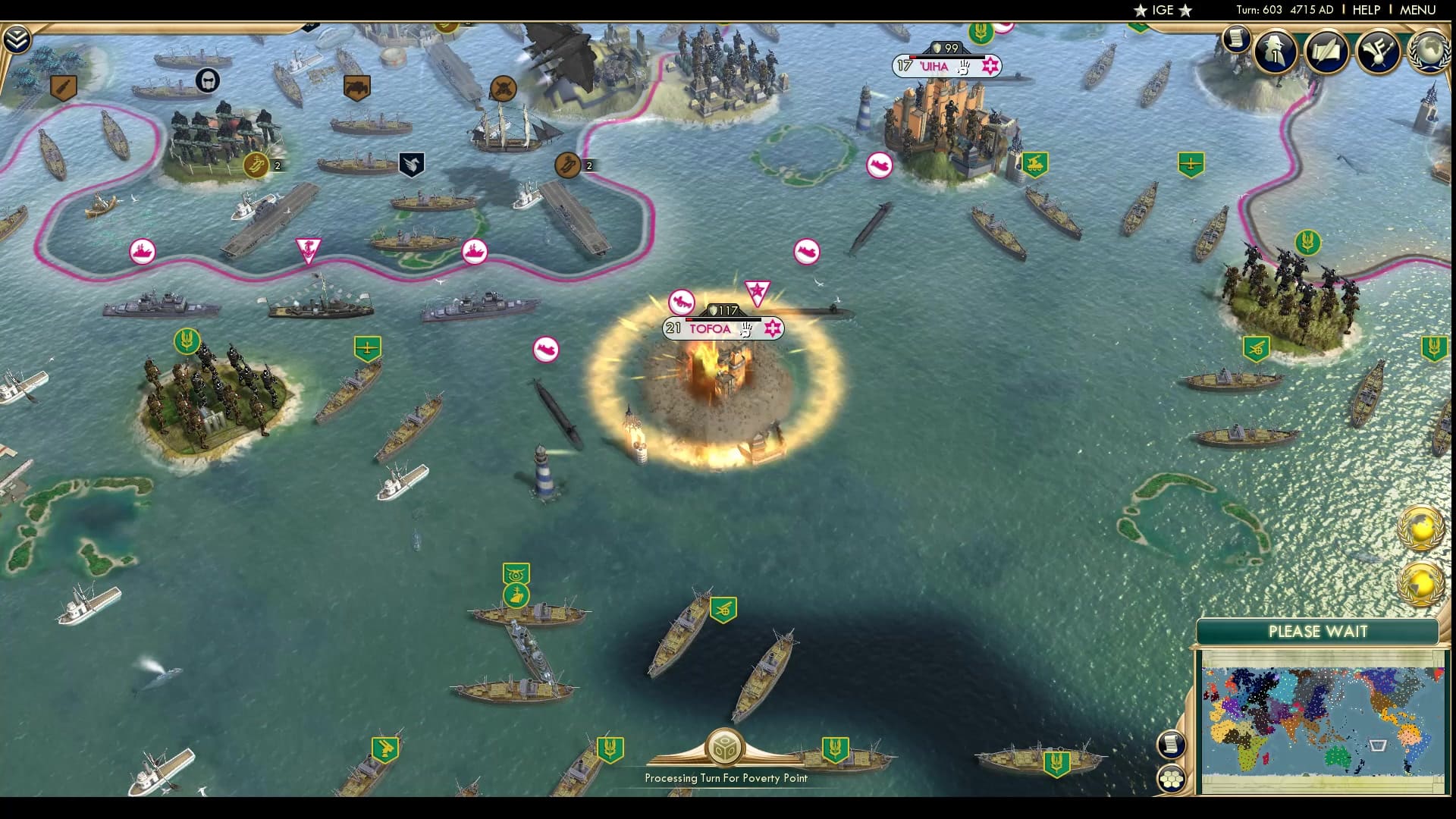
Task: Open the scroll and quill diplomacy icon
Action: click(1326, 52)
